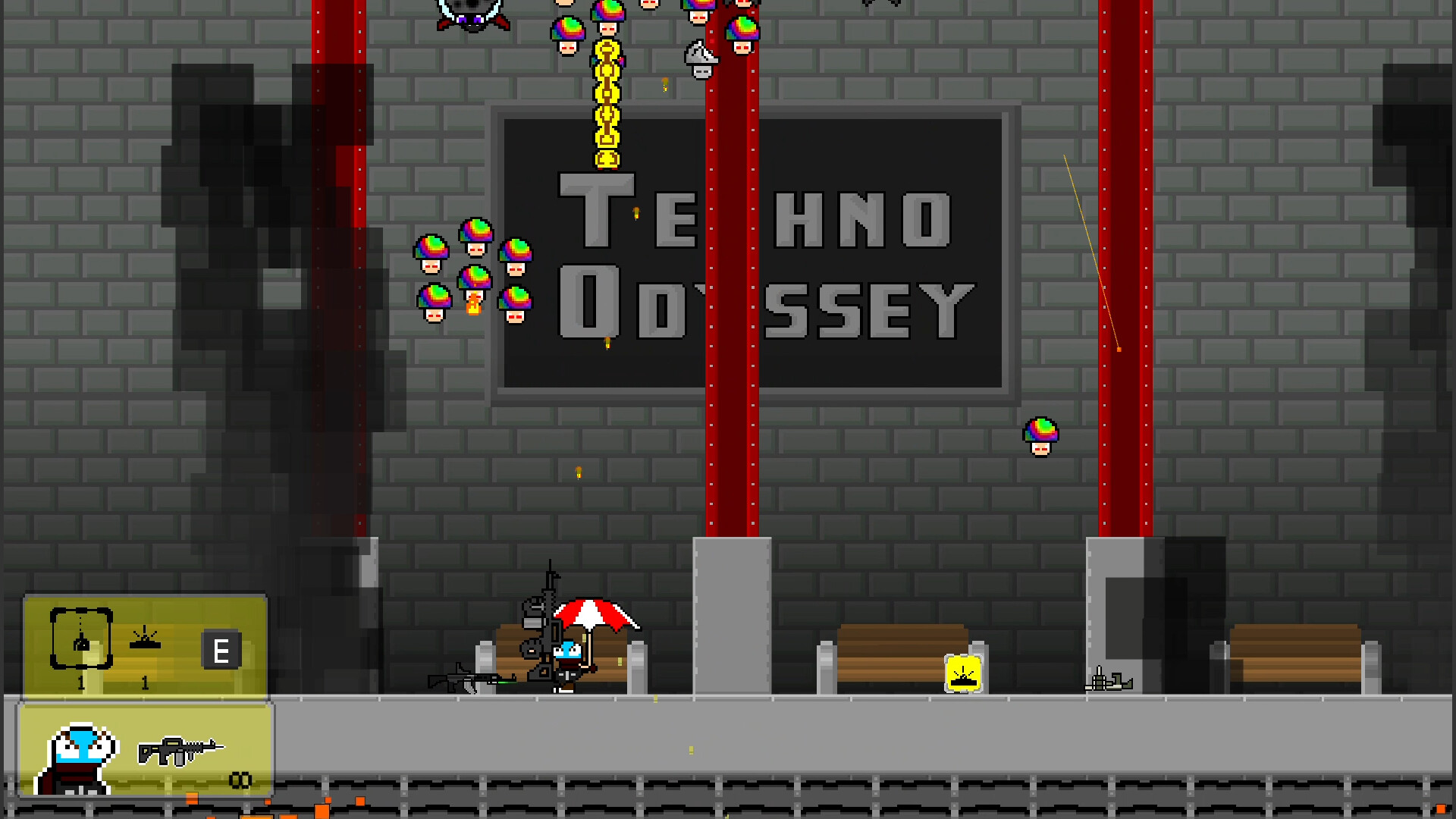Select the landmine item slot in the HUD
This screenshot has height=819, width=1456.
click(145, 639)
